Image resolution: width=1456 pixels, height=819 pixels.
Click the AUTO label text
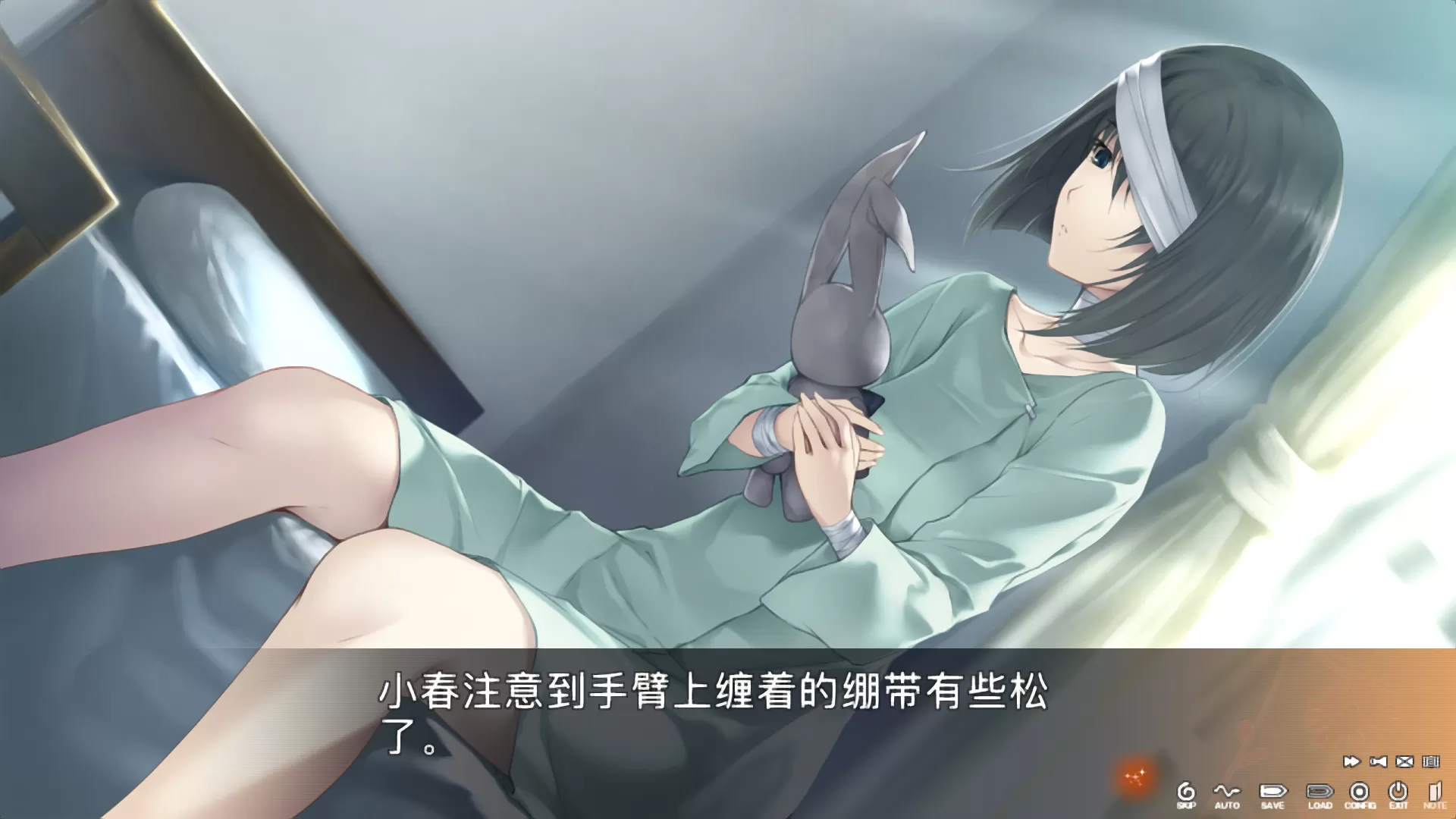coord(1226,805)
